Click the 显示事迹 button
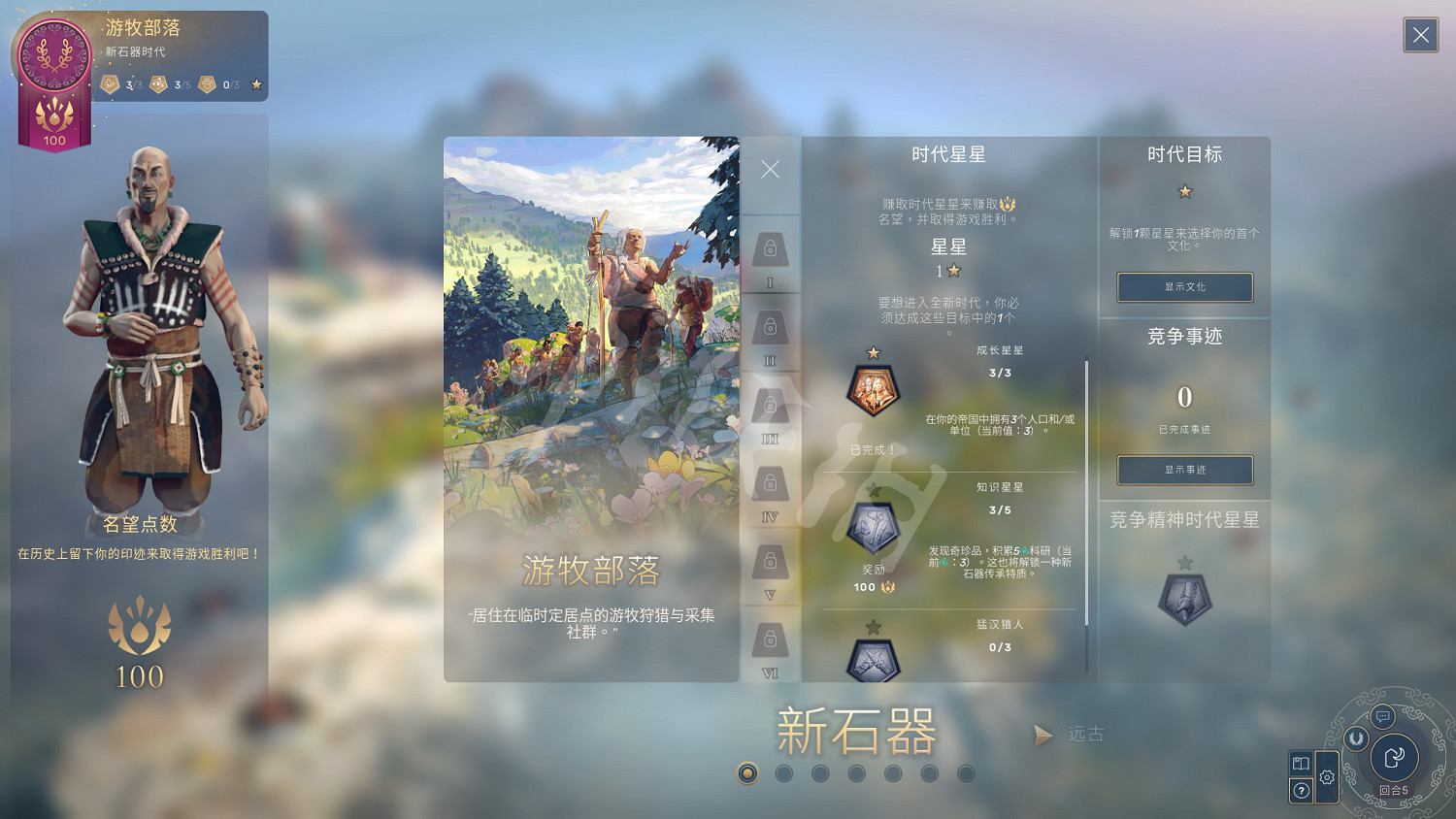The height and width of the screenshot is (819, 1456). point(1184,470)
